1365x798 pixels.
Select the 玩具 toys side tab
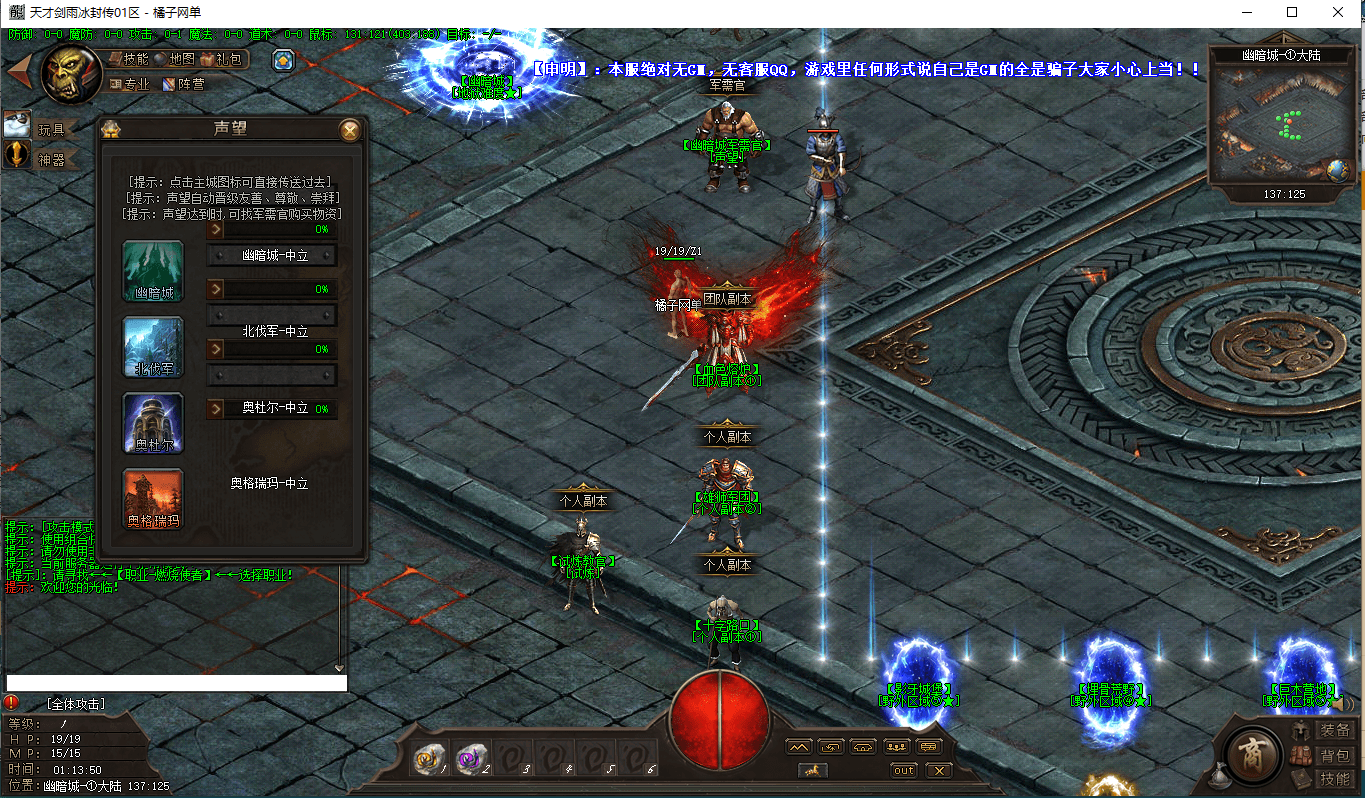click(x=50, y=129)
